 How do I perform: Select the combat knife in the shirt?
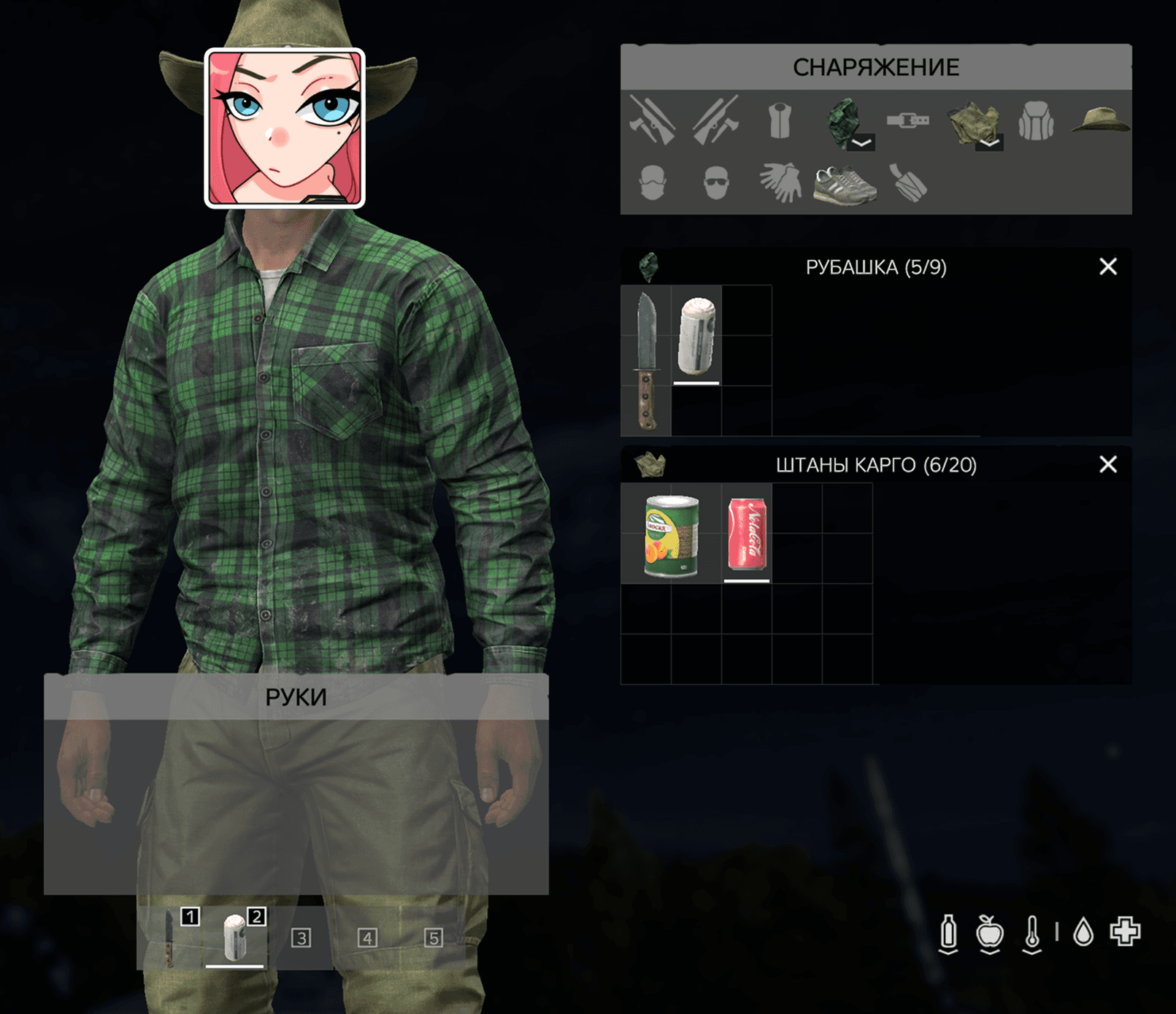coord(646,361)
